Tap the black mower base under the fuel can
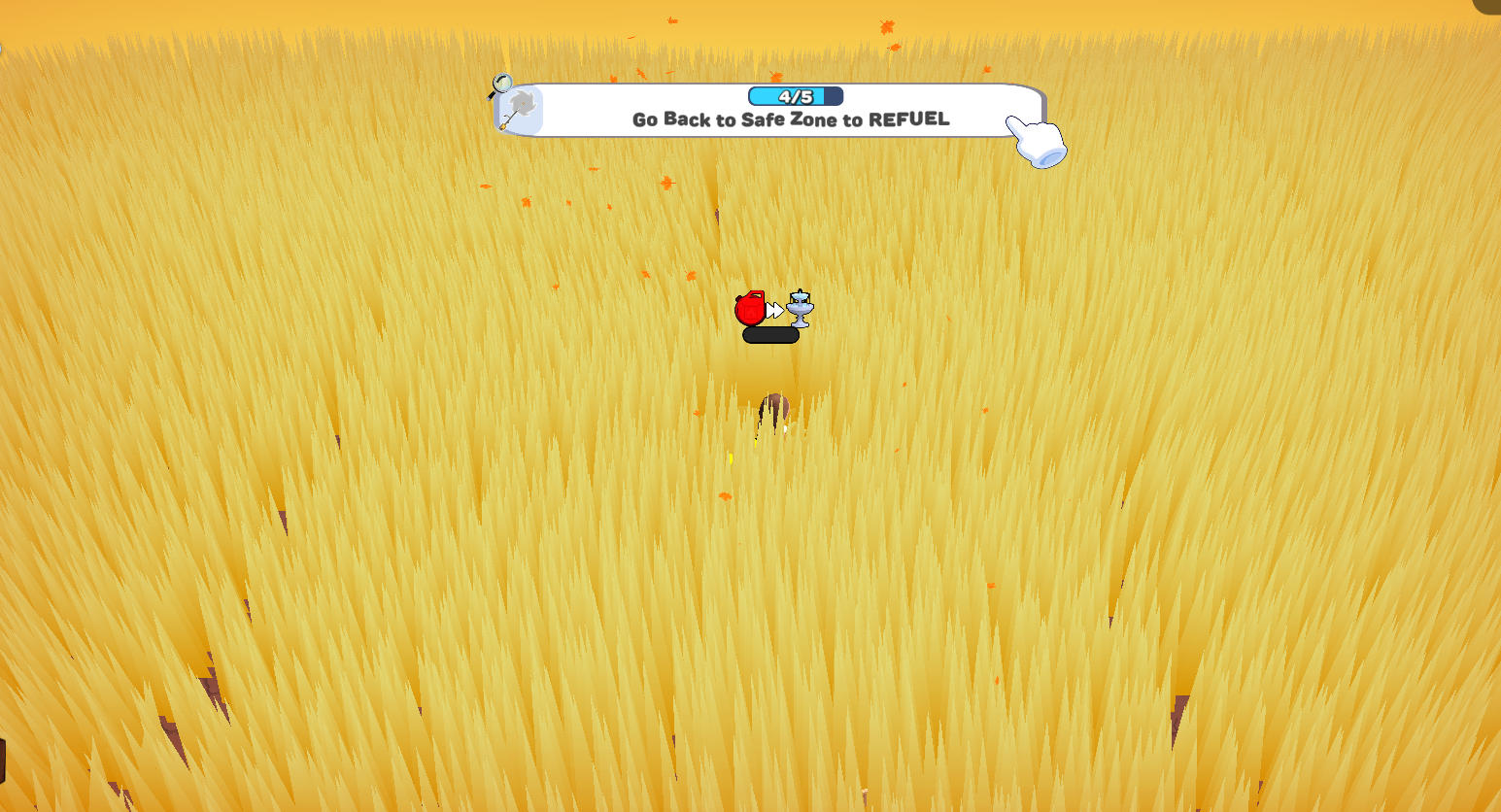1501x812 pixels. point(770,335)
